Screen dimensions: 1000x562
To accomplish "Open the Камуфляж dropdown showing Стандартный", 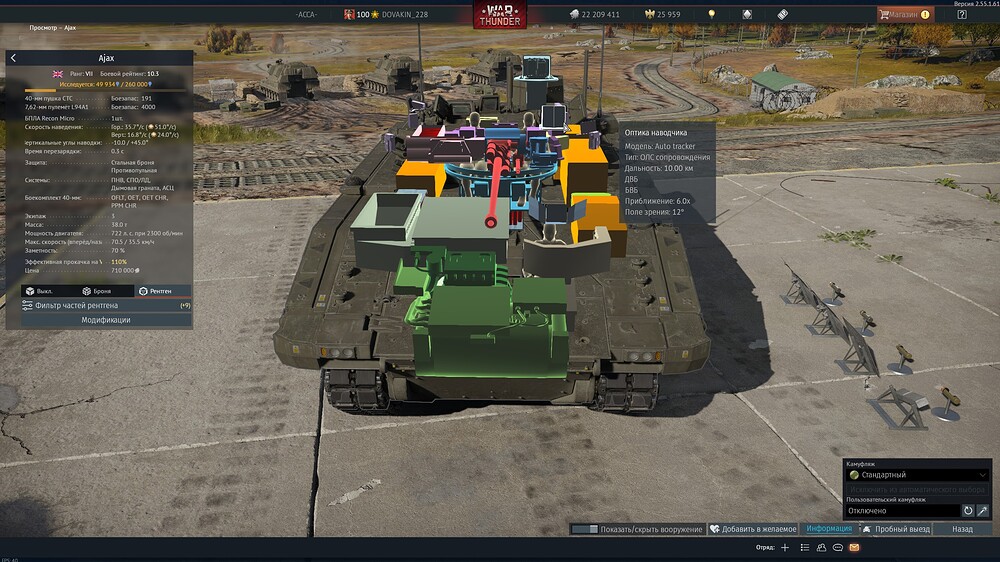I will 917,475.
